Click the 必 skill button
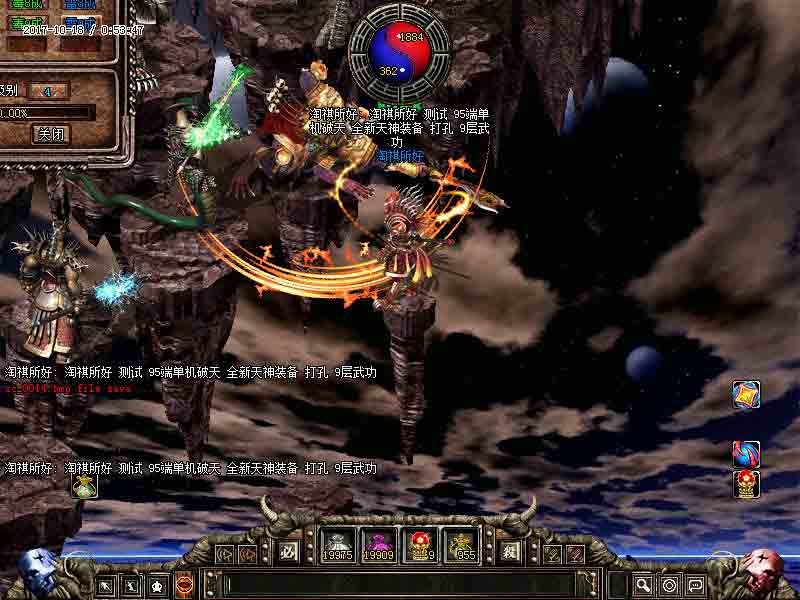800x600 pixels. [289, 550]
